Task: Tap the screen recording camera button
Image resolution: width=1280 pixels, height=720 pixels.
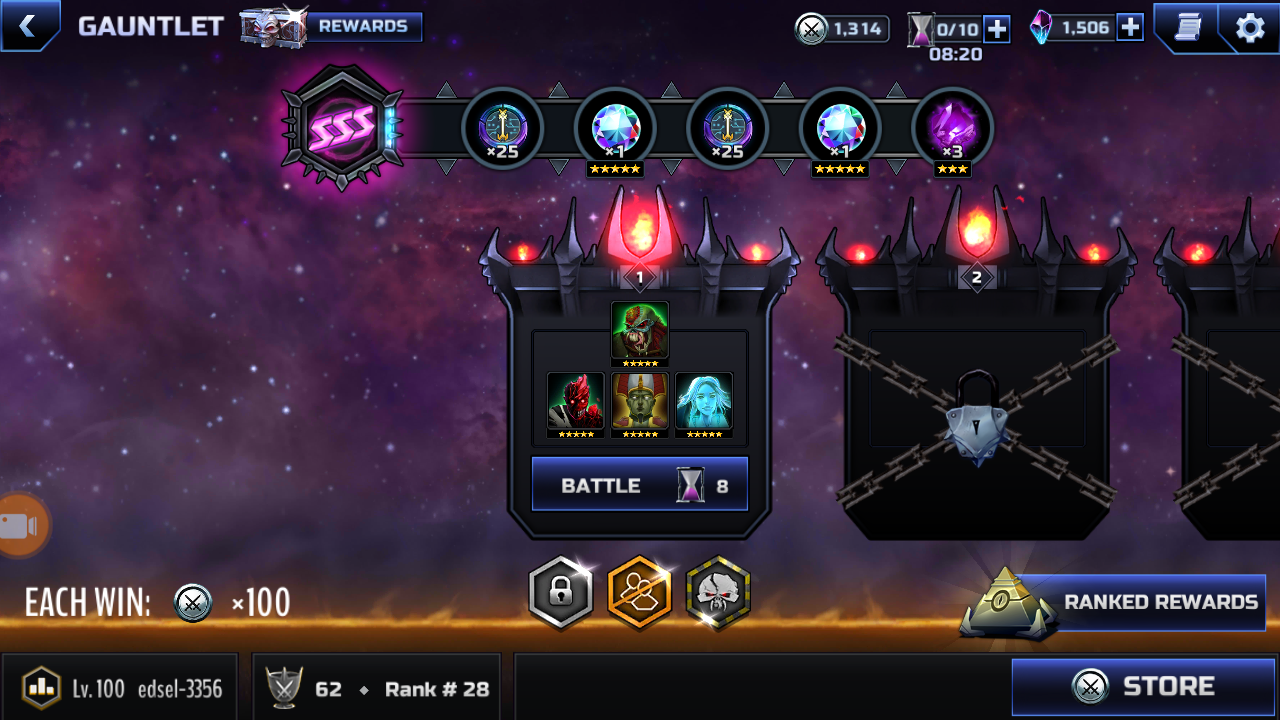Action: 21,526
